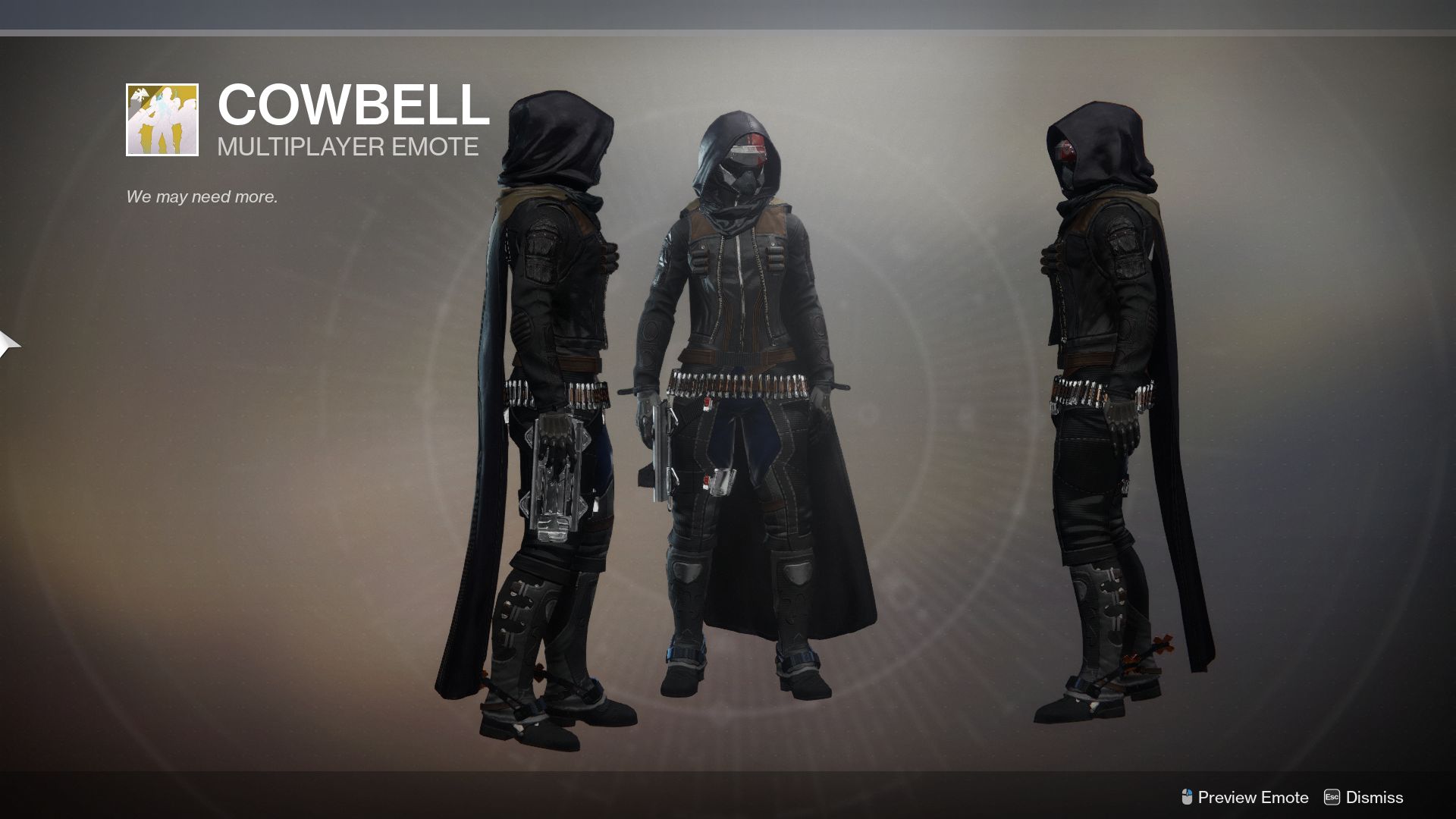Select the MULTIPLAYER EMOTE label

(x=347, y=146)
